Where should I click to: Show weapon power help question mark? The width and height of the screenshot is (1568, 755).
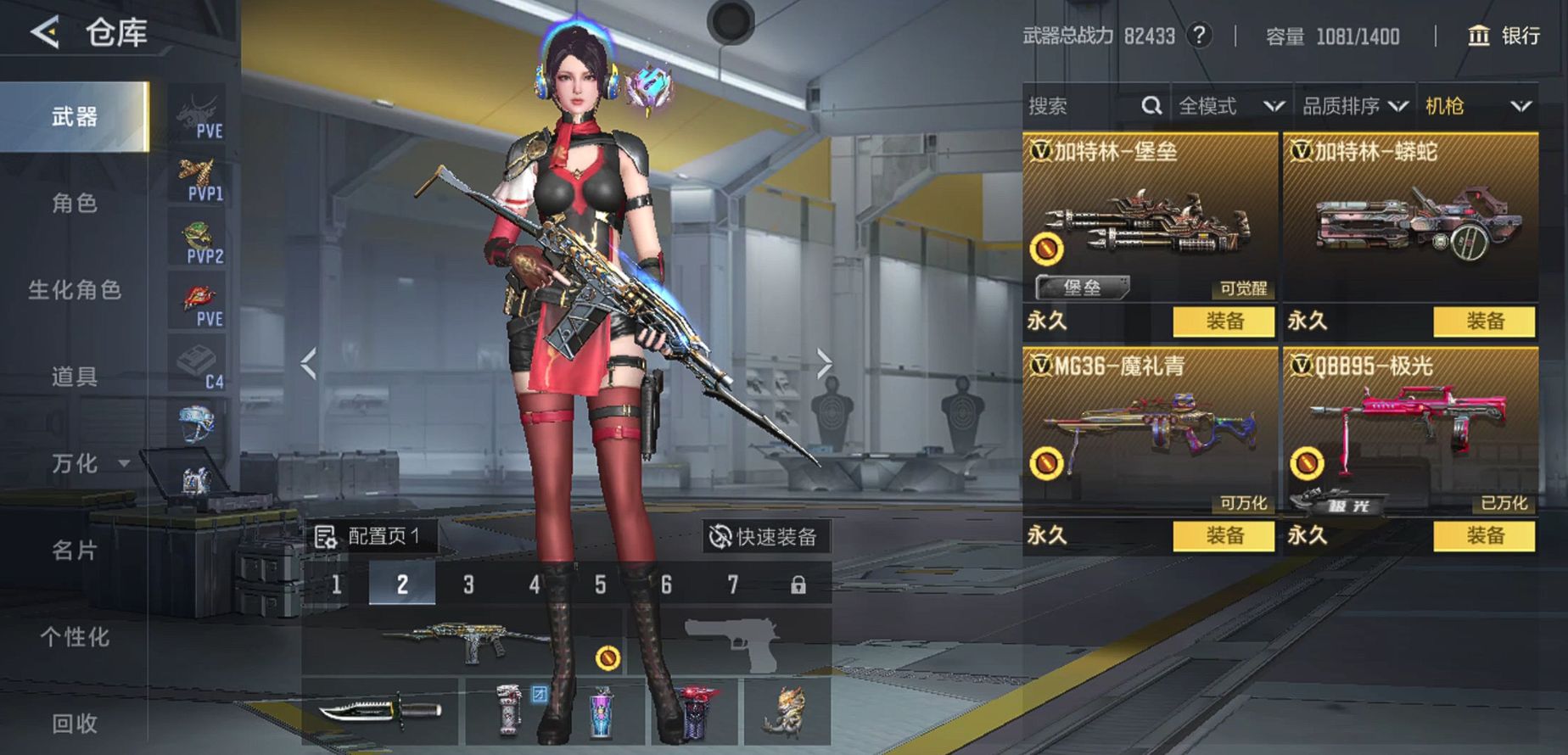point(1199,36)
